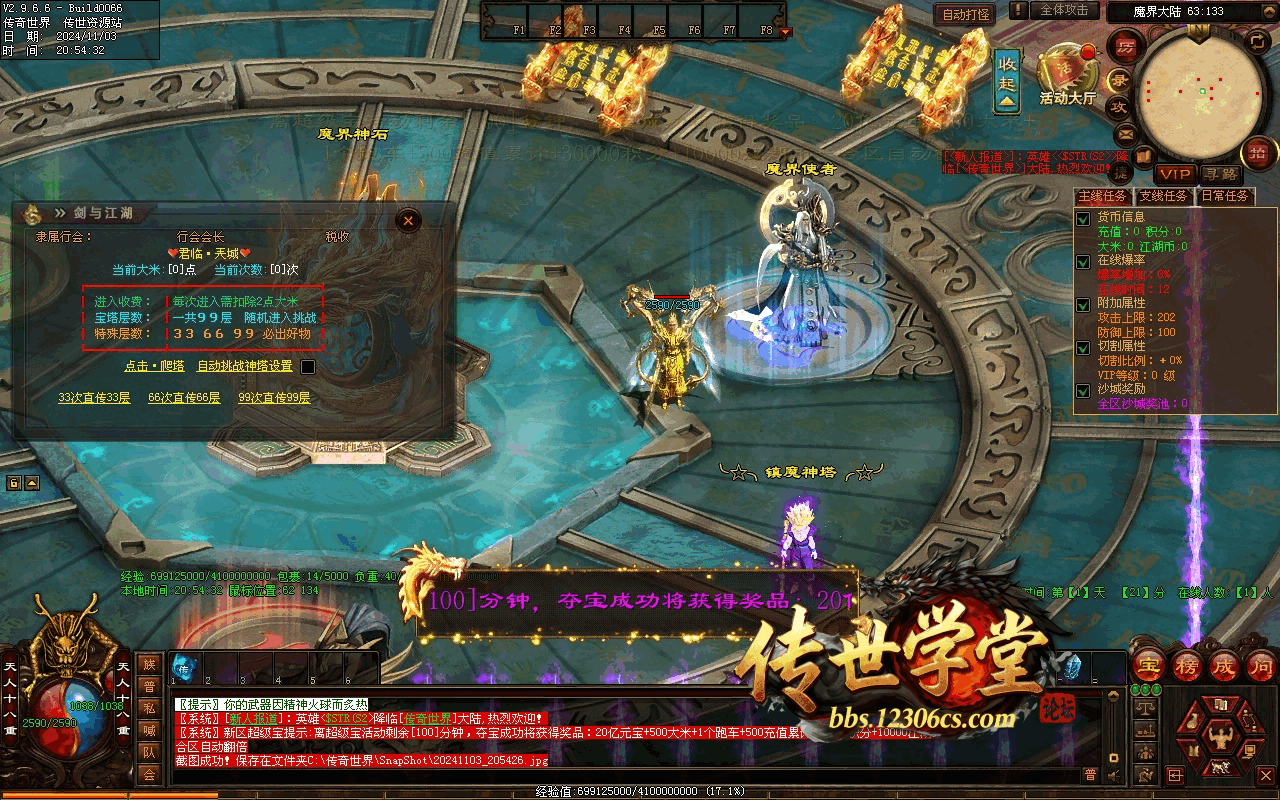Open the mail envelope icon beside the minimap
The width and height of the screenshot is (1280, 800).
[x=1126, y=133]
